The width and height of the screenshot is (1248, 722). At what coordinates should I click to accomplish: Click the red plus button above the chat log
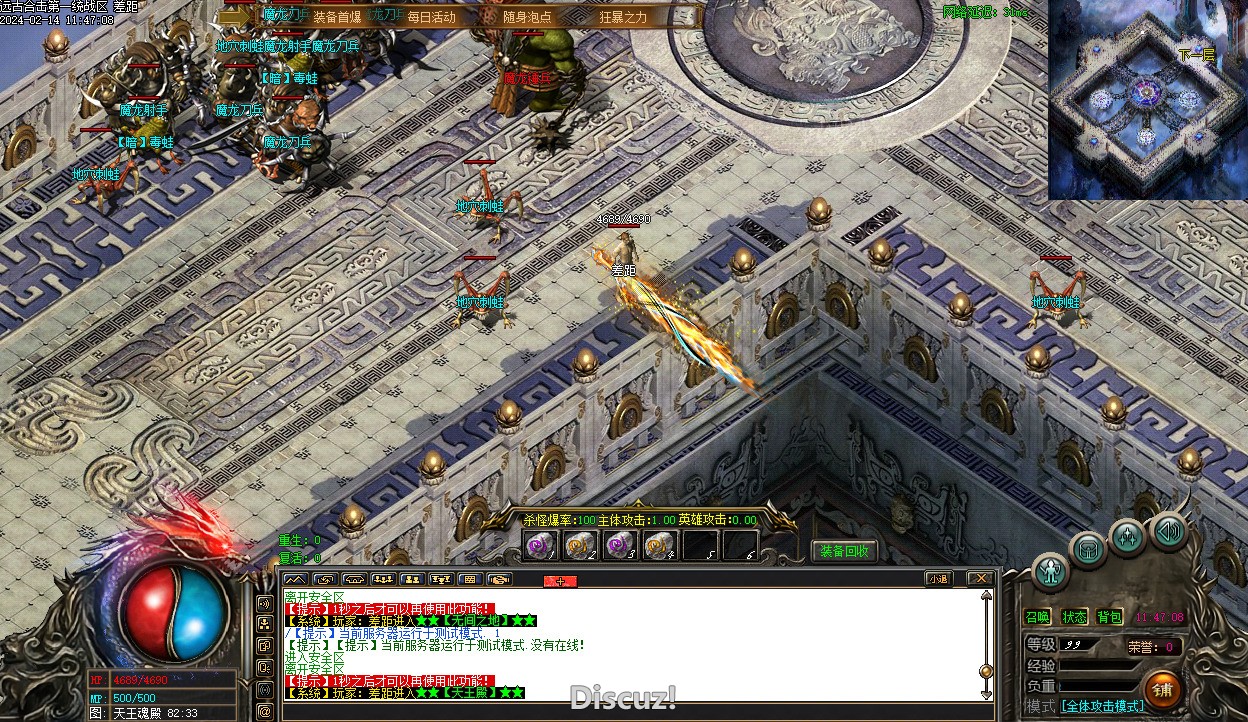pyautogui.click(x=560, y=581)
